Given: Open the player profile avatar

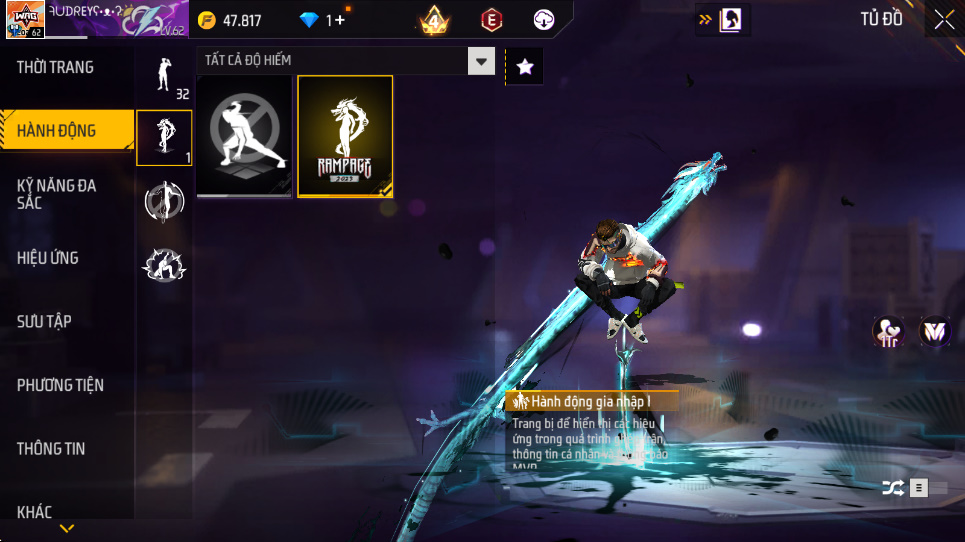Looking at the screenshot, I should tap(24, 19).
